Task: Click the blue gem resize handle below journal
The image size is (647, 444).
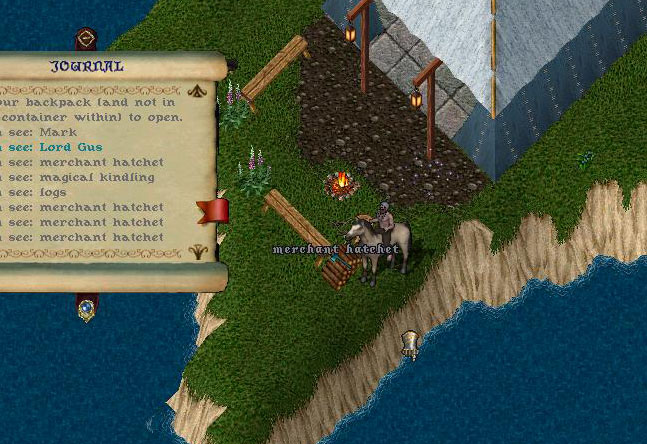Action: point(87,308)
